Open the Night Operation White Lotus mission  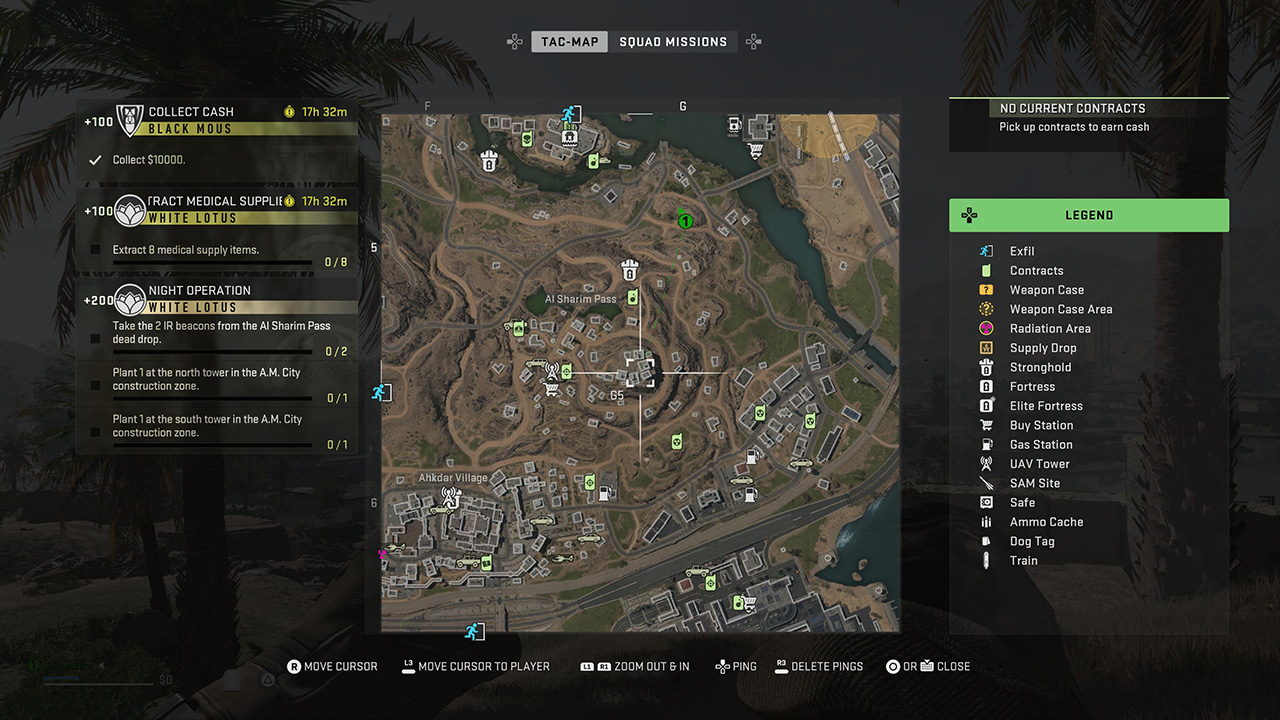tap(218, 299)
